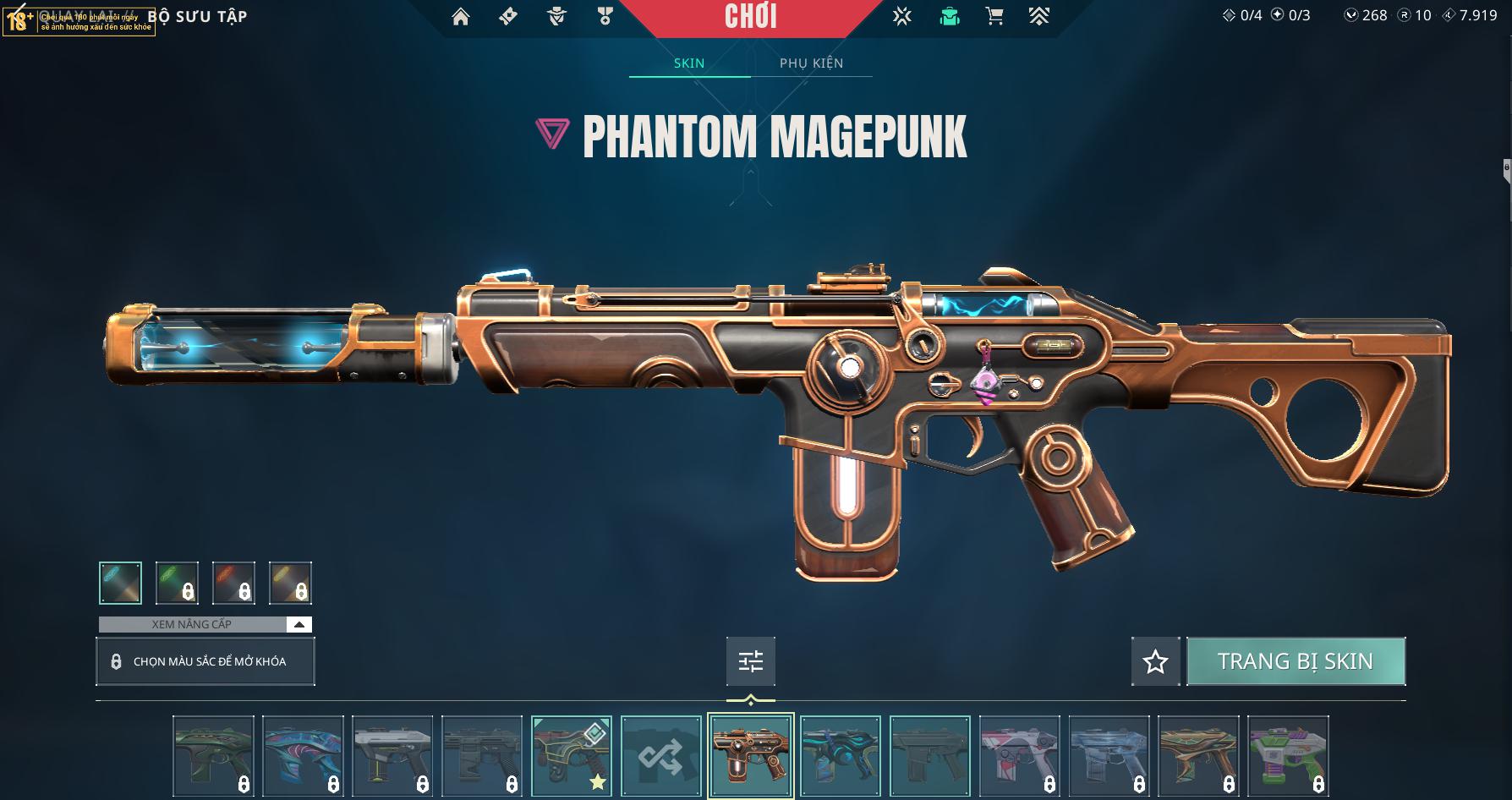Select the default blue color variant

tap(120, 583)
